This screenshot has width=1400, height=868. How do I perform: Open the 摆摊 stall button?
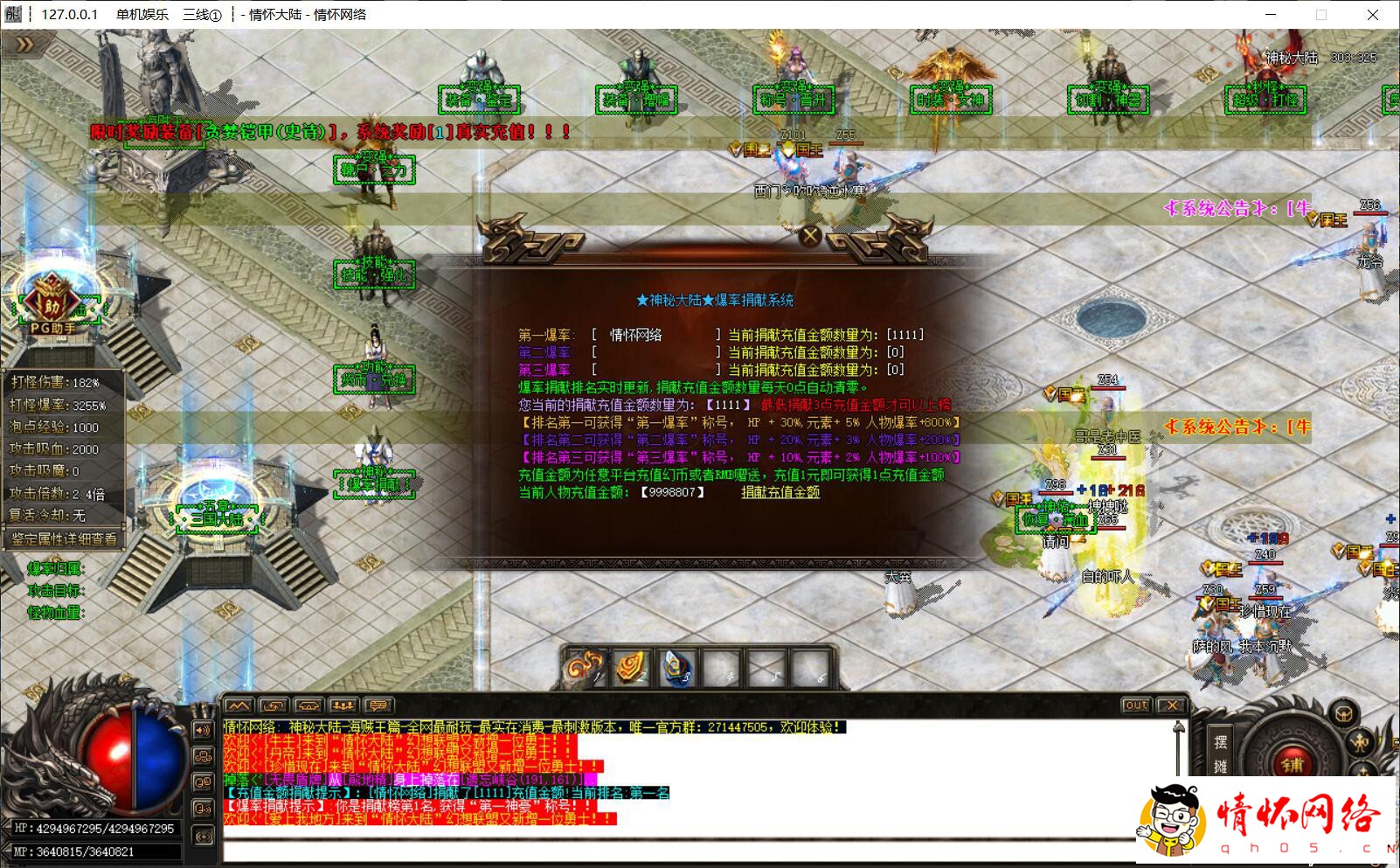[x=1221, y=753]
